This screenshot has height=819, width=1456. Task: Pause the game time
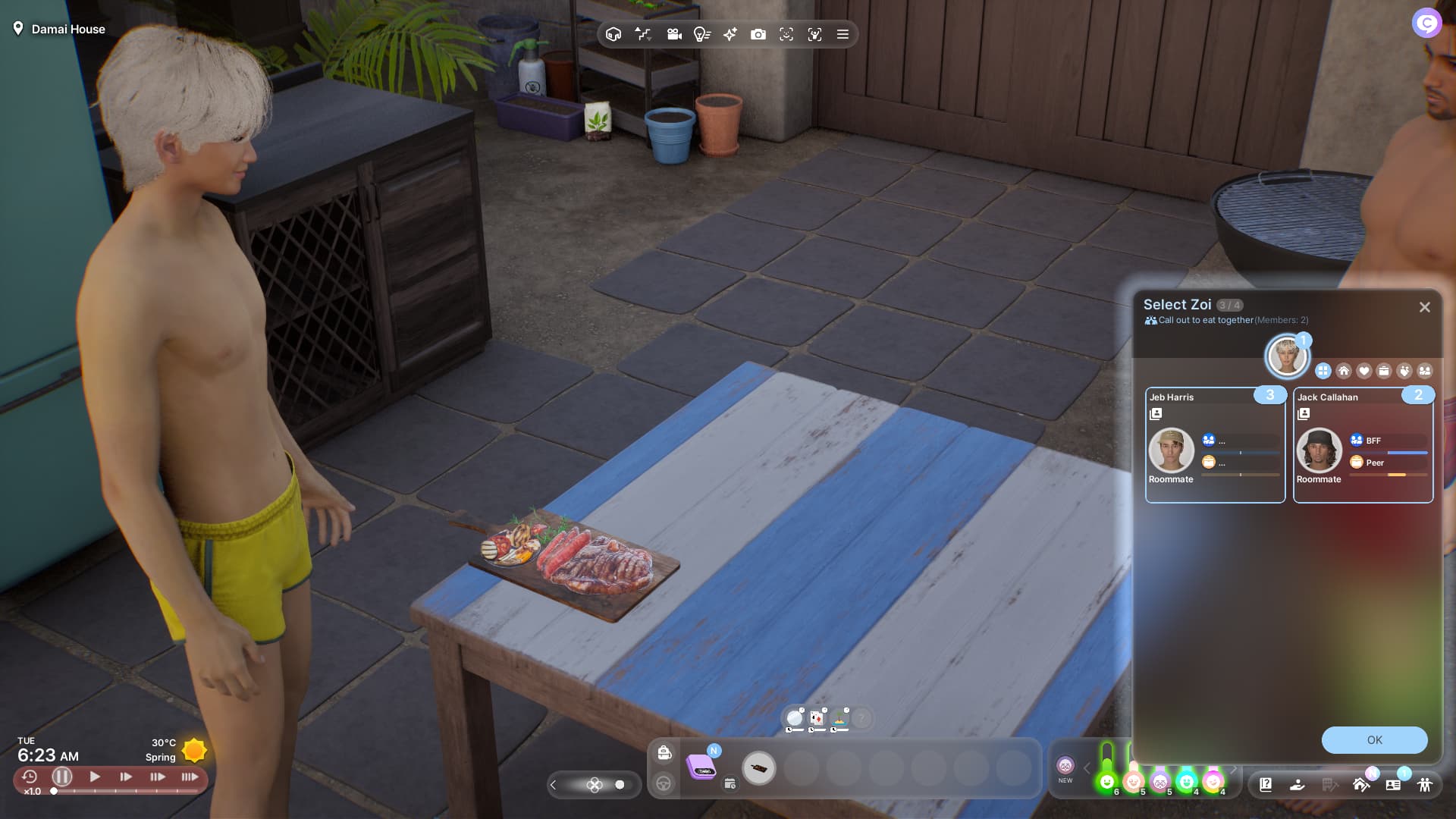click(62, 777)
